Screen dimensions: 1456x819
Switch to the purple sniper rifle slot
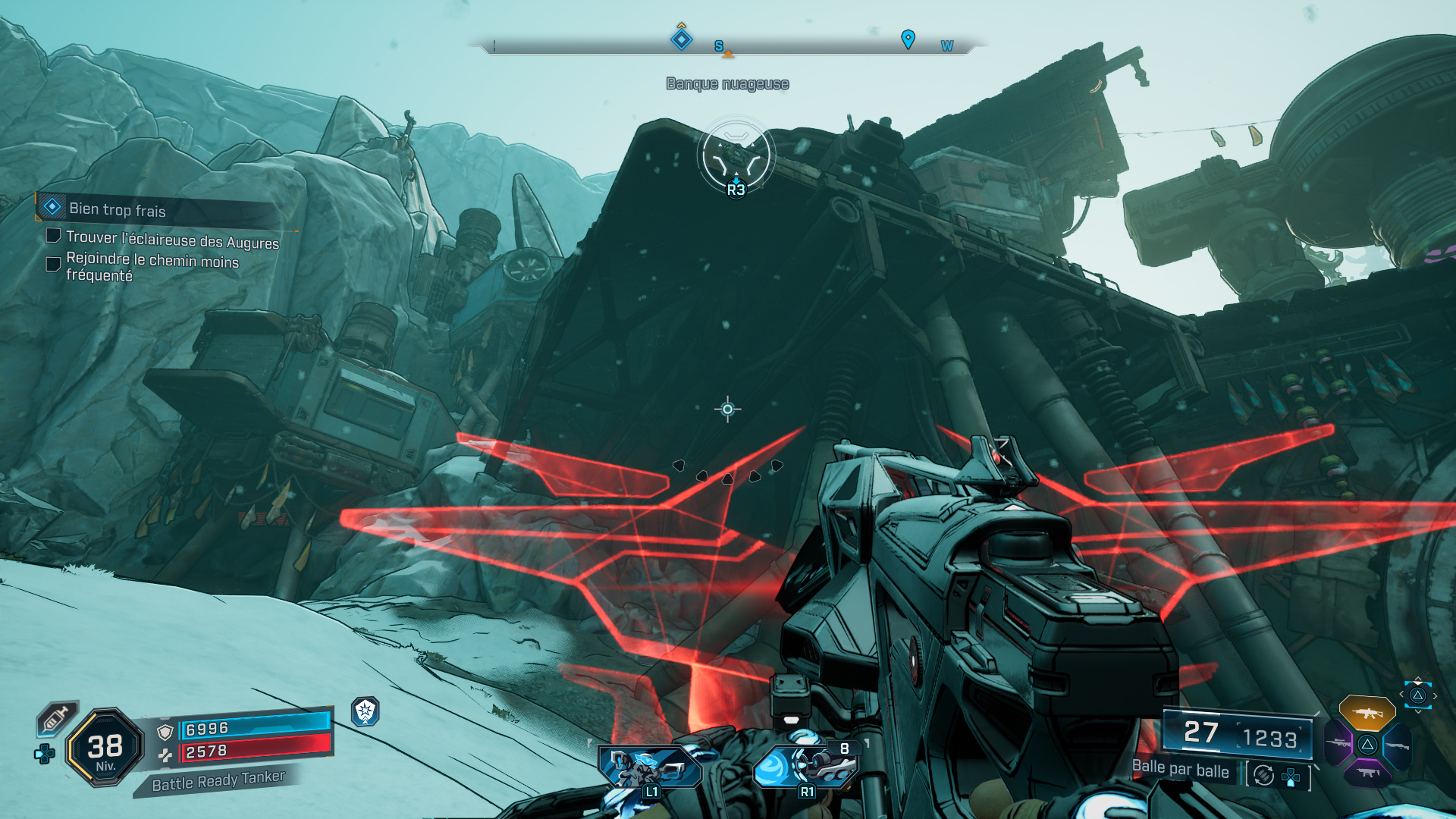tap(1338, 743)
